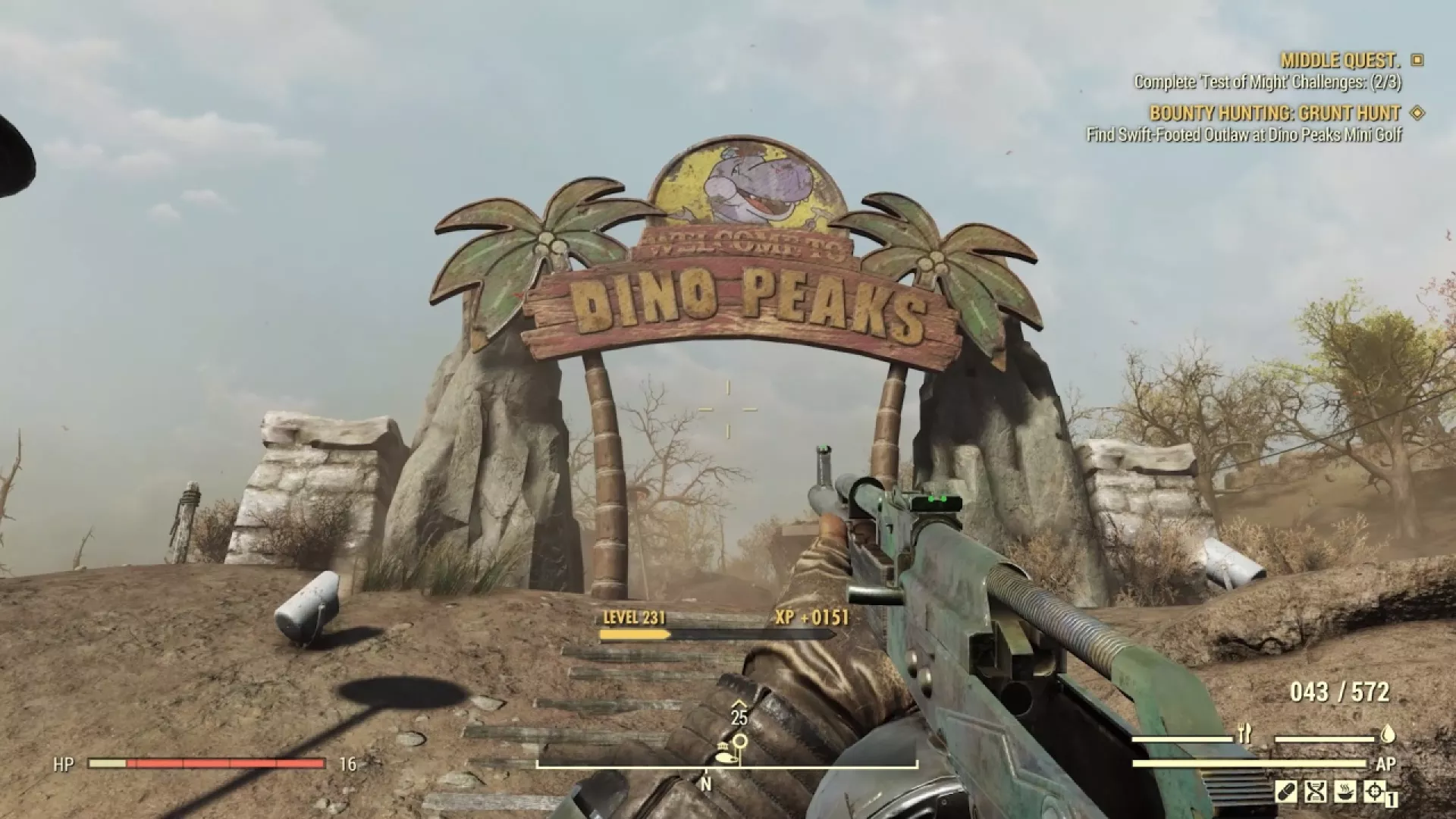This screenshot has width=1456, height=819.
Task: Click the square marker beside Middle Quest
Action: [x=1417, y=60]
